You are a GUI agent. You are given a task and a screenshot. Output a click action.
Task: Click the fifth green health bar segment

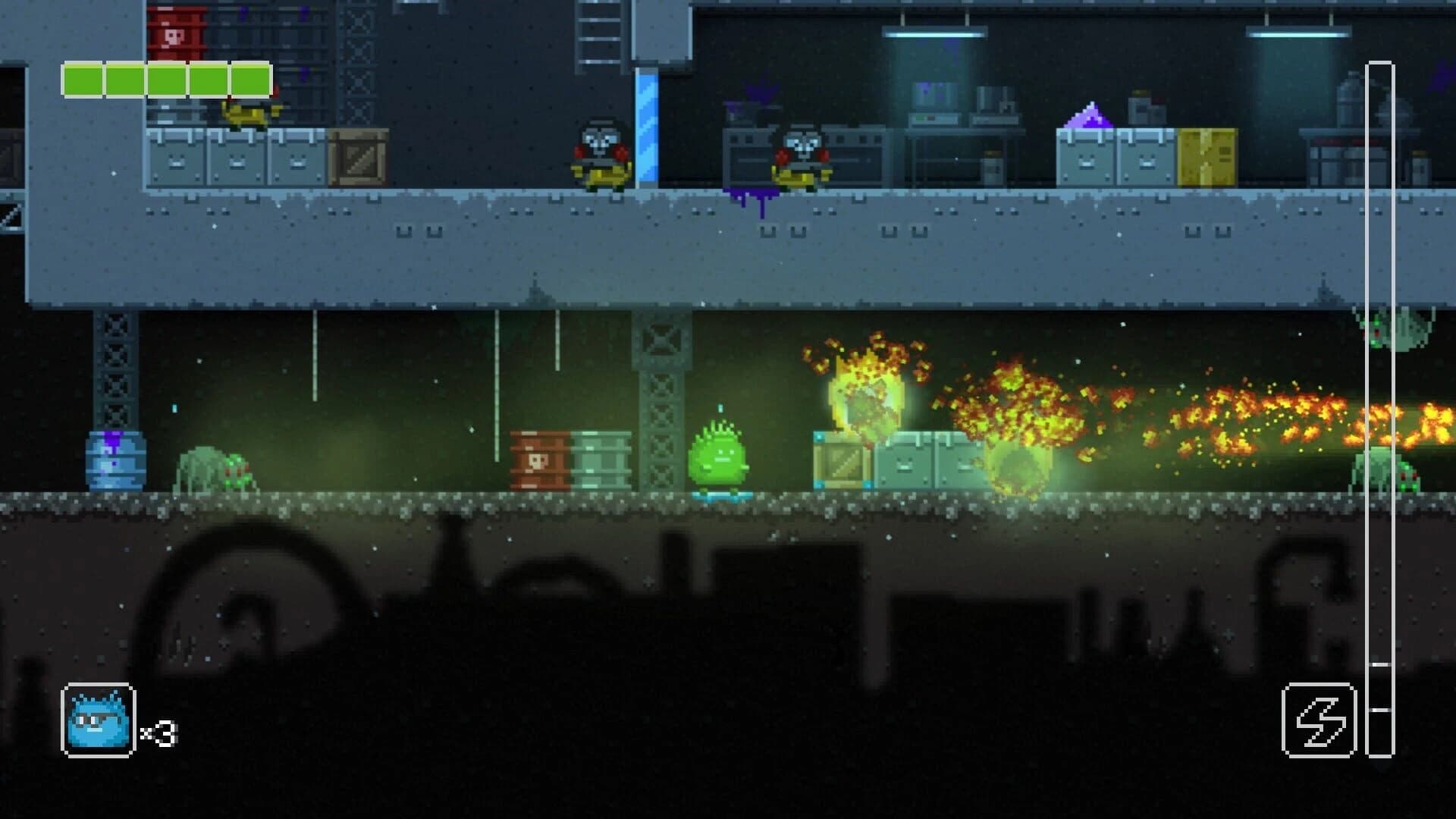(250, 78)
